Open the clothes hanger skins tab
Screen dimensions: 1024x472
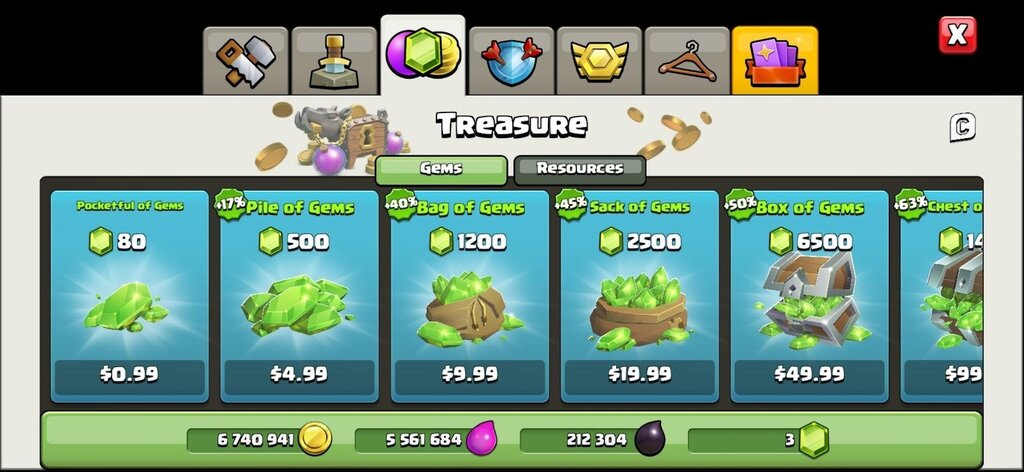(x=687, y=61)
